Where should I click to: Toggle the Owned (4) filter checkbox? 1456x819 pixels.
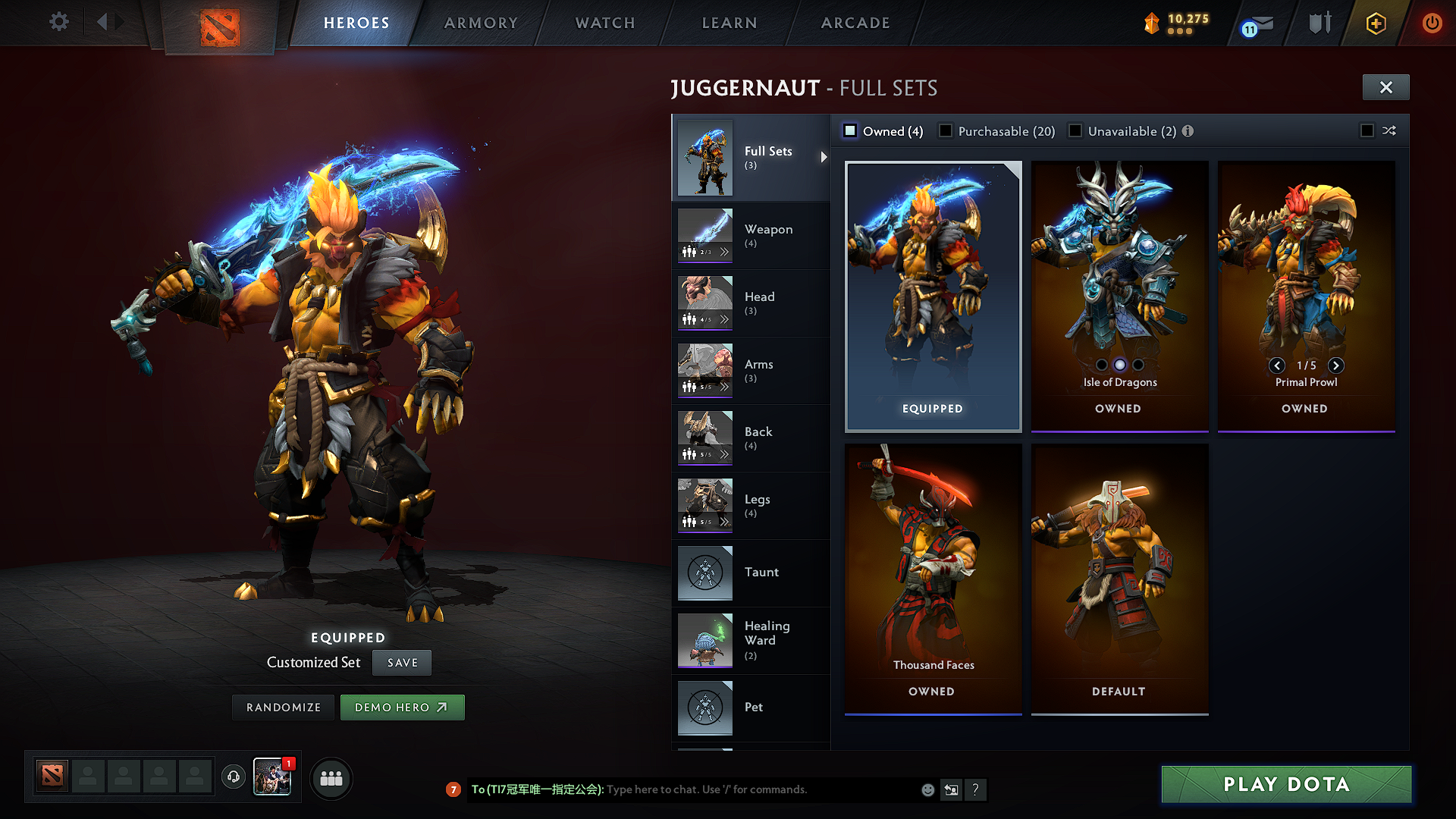click(x=850, y=130)
